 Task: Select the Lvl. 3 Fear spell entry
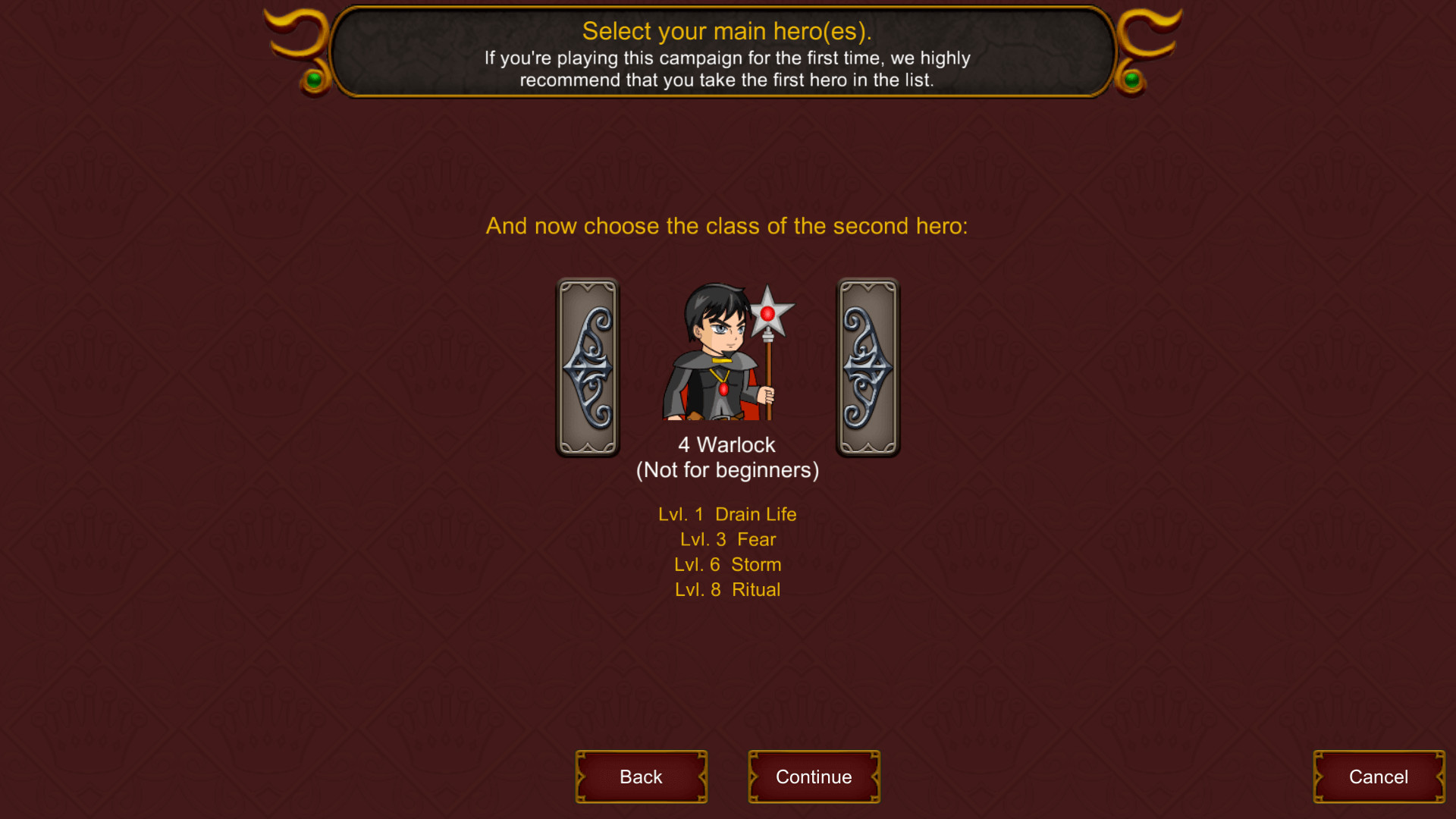click(x=727, y=539)
